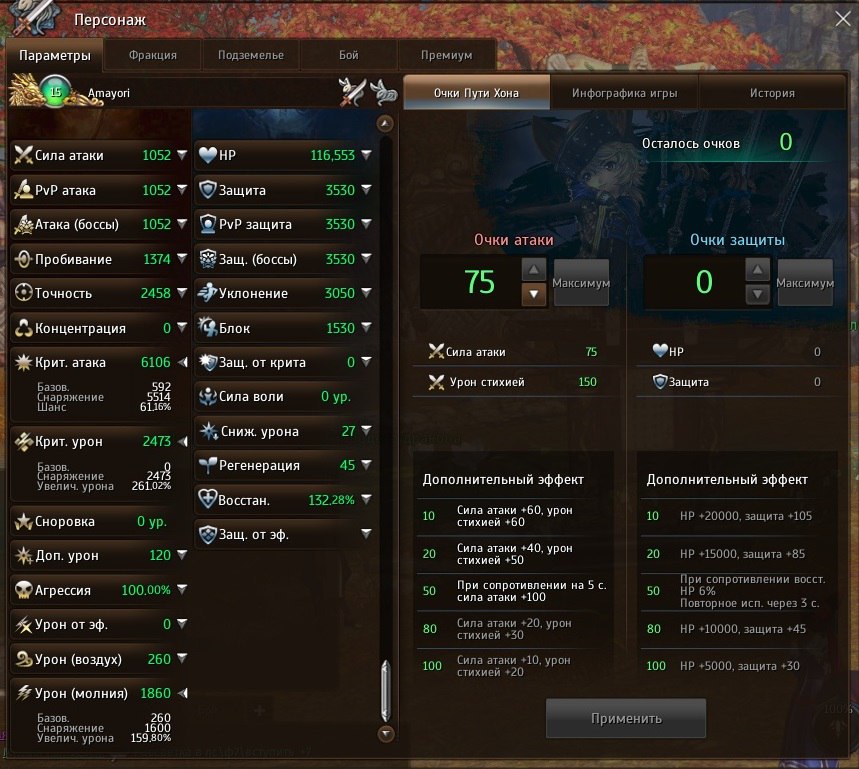Expand the Сила атаки stat details

[x=182, y=156]
